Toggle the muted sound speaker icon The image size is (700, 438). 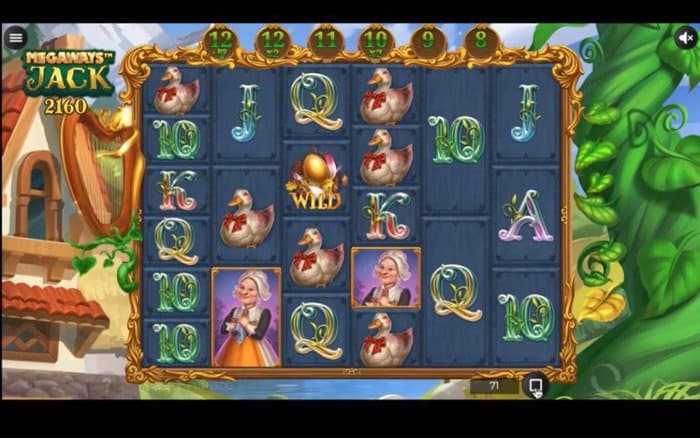coord(685,38)
